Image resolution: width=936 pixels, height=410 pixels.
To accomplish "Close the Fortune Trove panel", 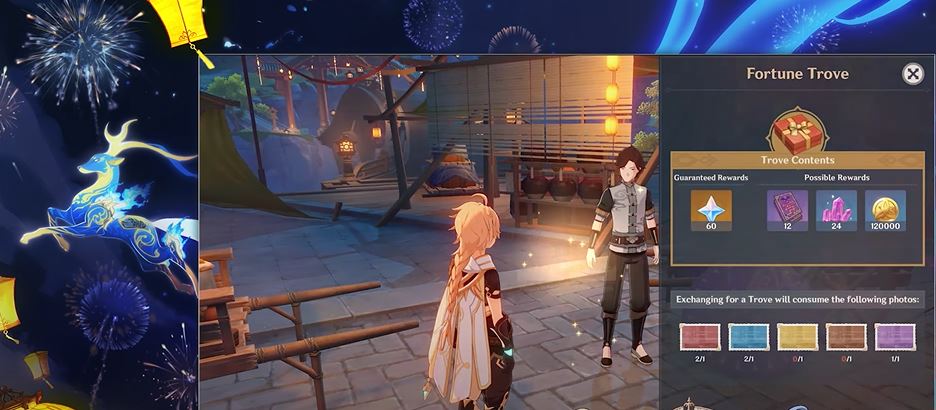I will click(912, 74).
